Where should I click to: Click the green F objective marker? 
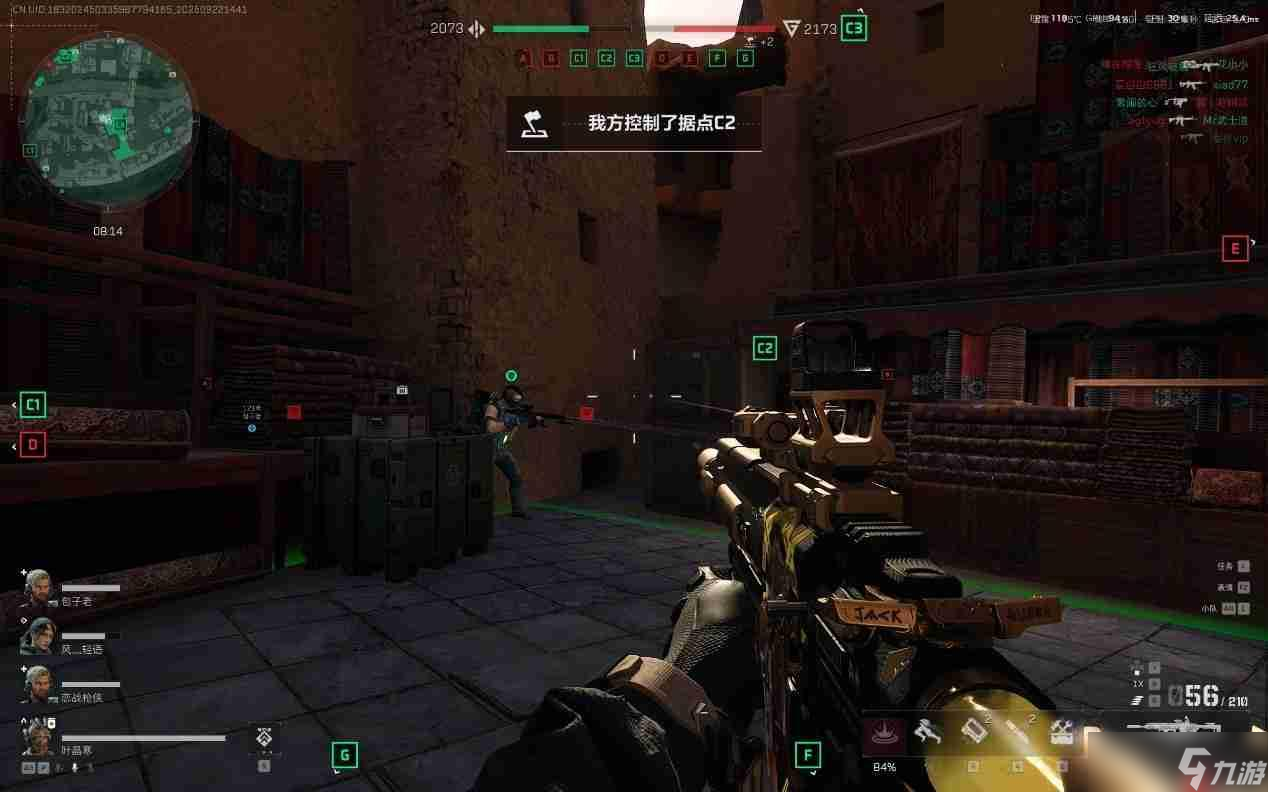[x=807, y=755]
